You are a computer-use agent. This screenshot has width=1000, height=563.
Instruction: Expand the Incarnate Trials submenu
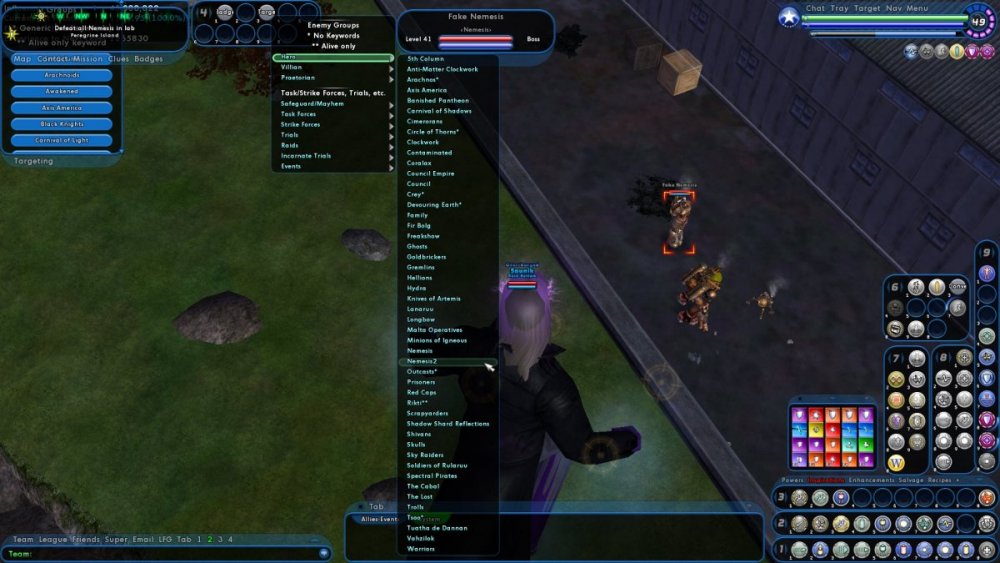coord(306,156)
